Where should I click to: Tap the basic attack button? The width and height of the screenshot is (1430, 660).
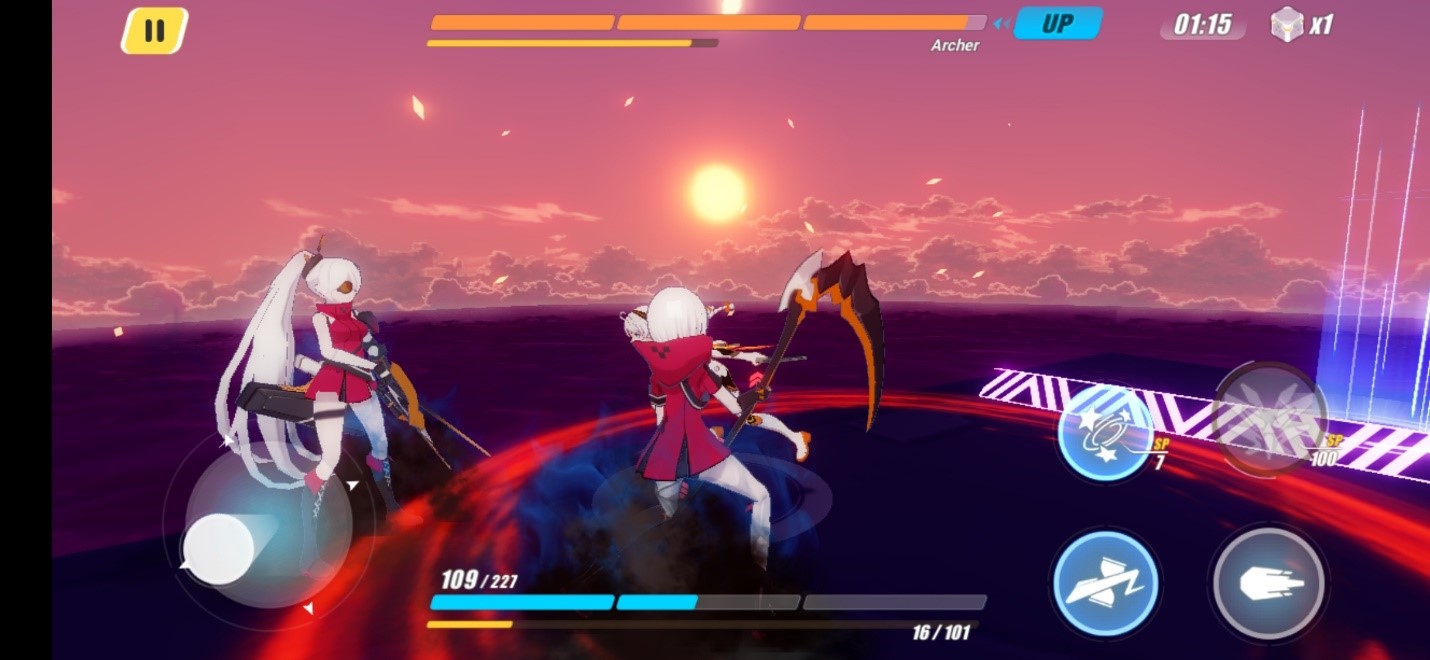1268,583
